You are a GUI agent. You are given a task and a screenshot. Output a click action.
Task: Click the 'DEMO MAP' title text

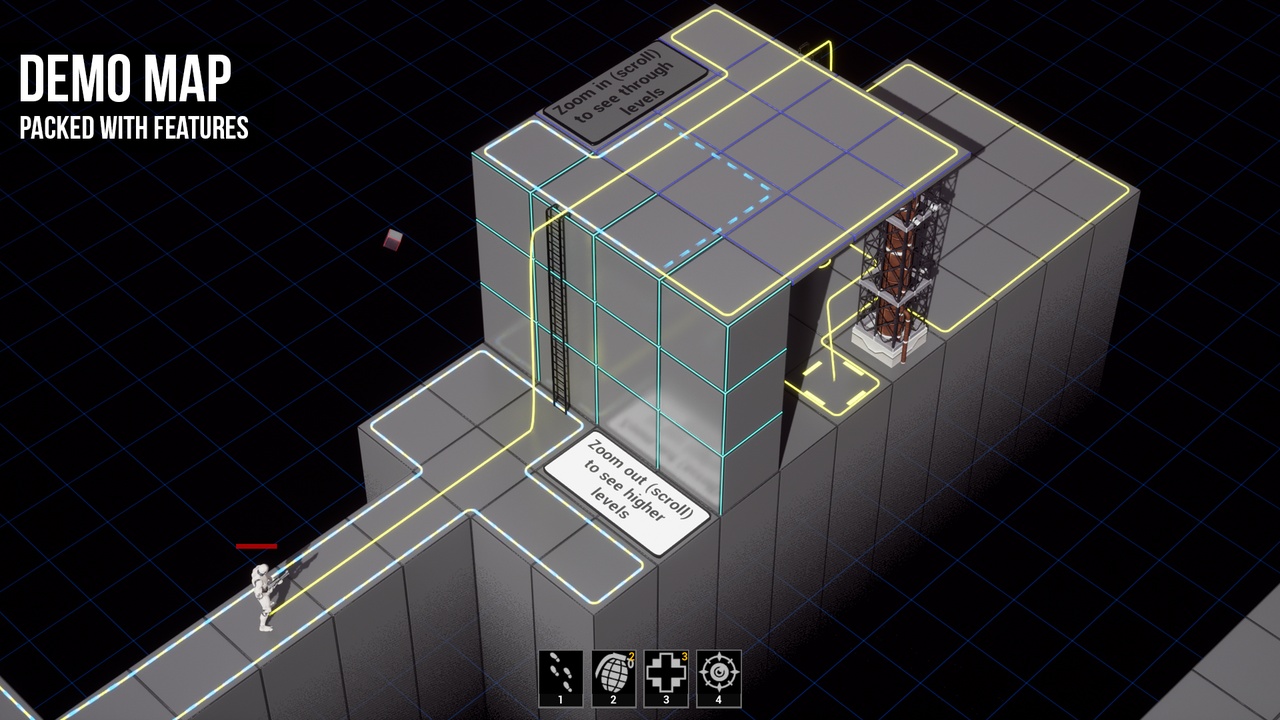pyautogui.click(x=125, y=80)
